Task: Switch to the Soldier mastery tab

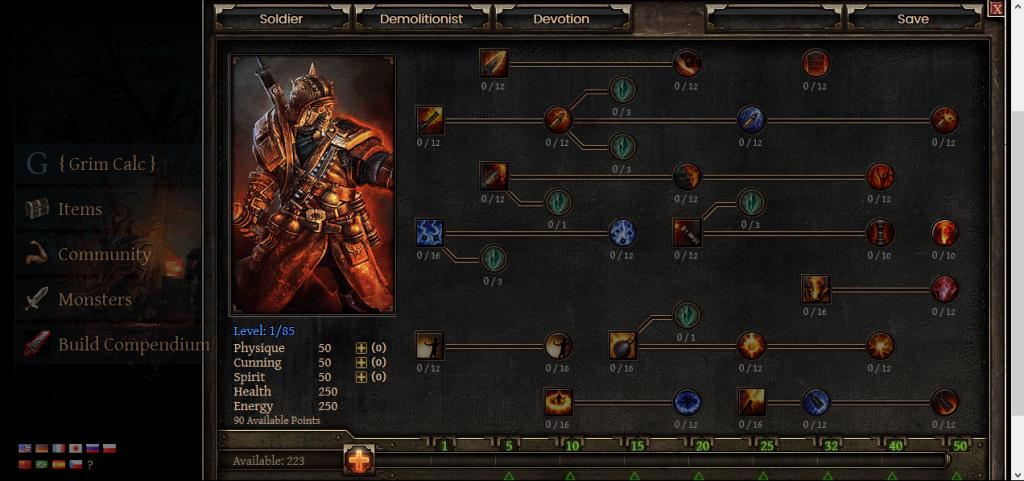Action: pos(281,19)
